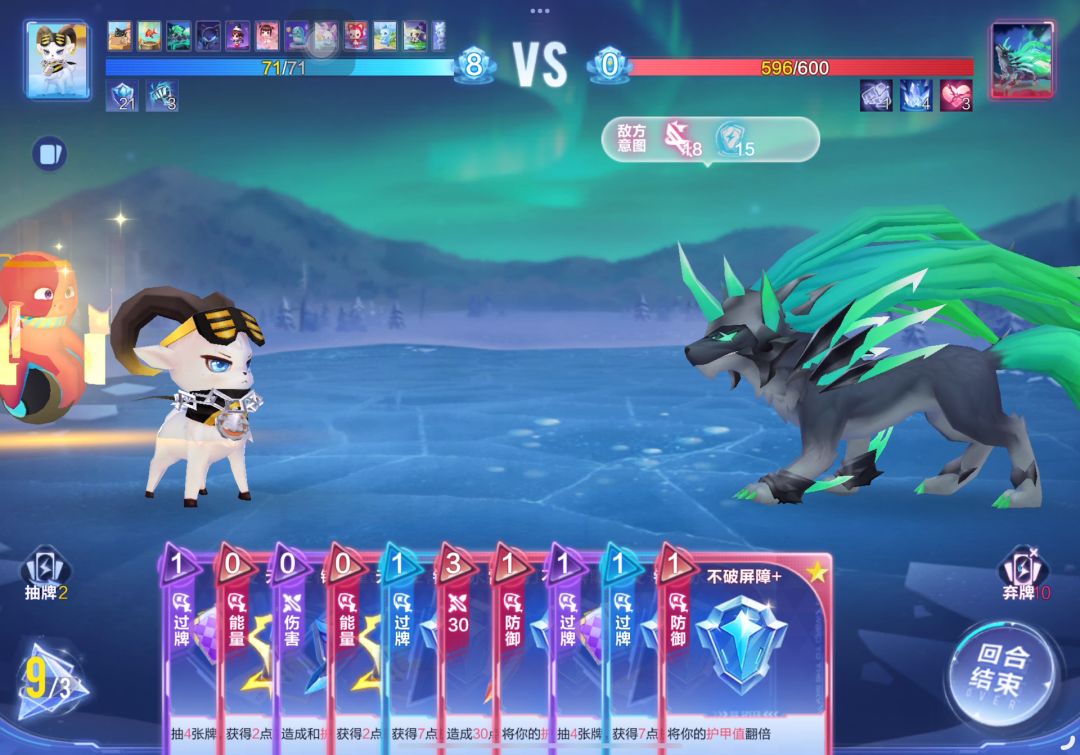Select the black cat teammate thumbnail

coord(120,36)
